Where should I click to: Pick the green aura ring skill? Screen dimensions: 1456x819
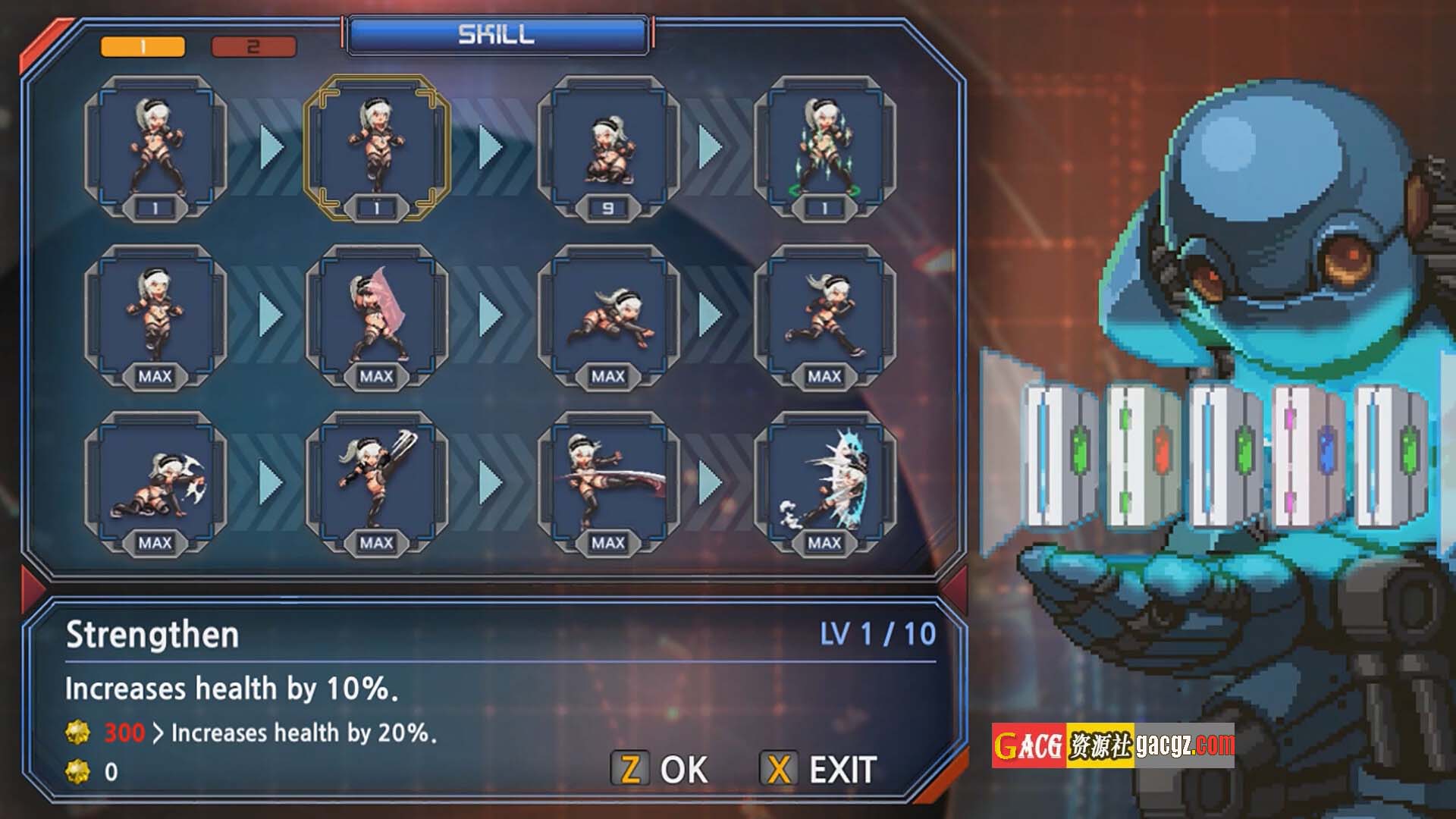click(825, 148)
